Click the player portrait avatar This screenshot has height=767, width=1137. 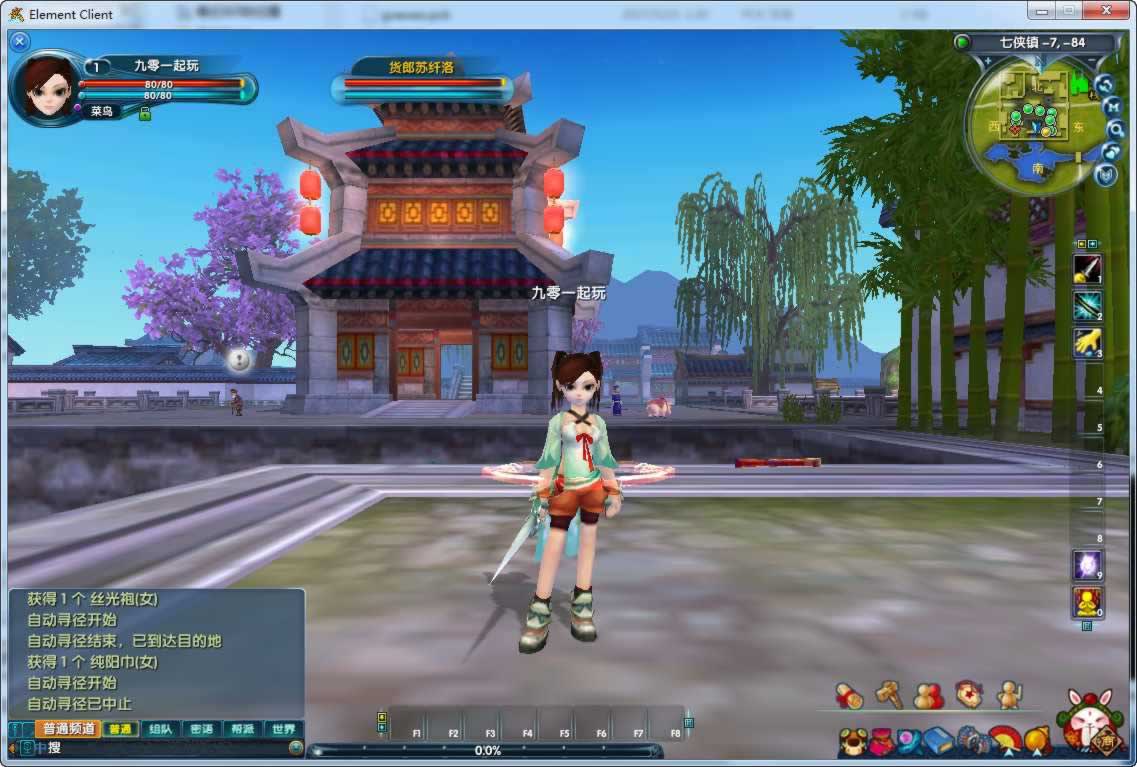tap(46, 87)
